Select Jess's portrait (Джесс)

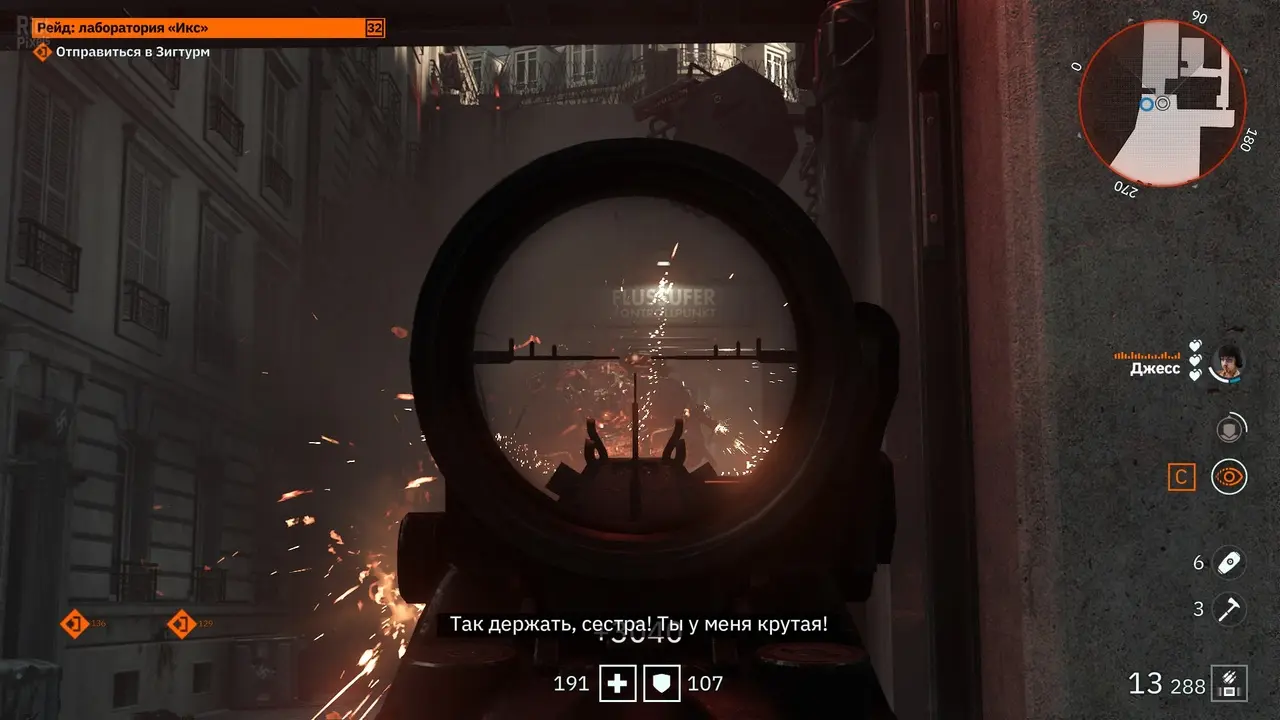pos(1226,363)
